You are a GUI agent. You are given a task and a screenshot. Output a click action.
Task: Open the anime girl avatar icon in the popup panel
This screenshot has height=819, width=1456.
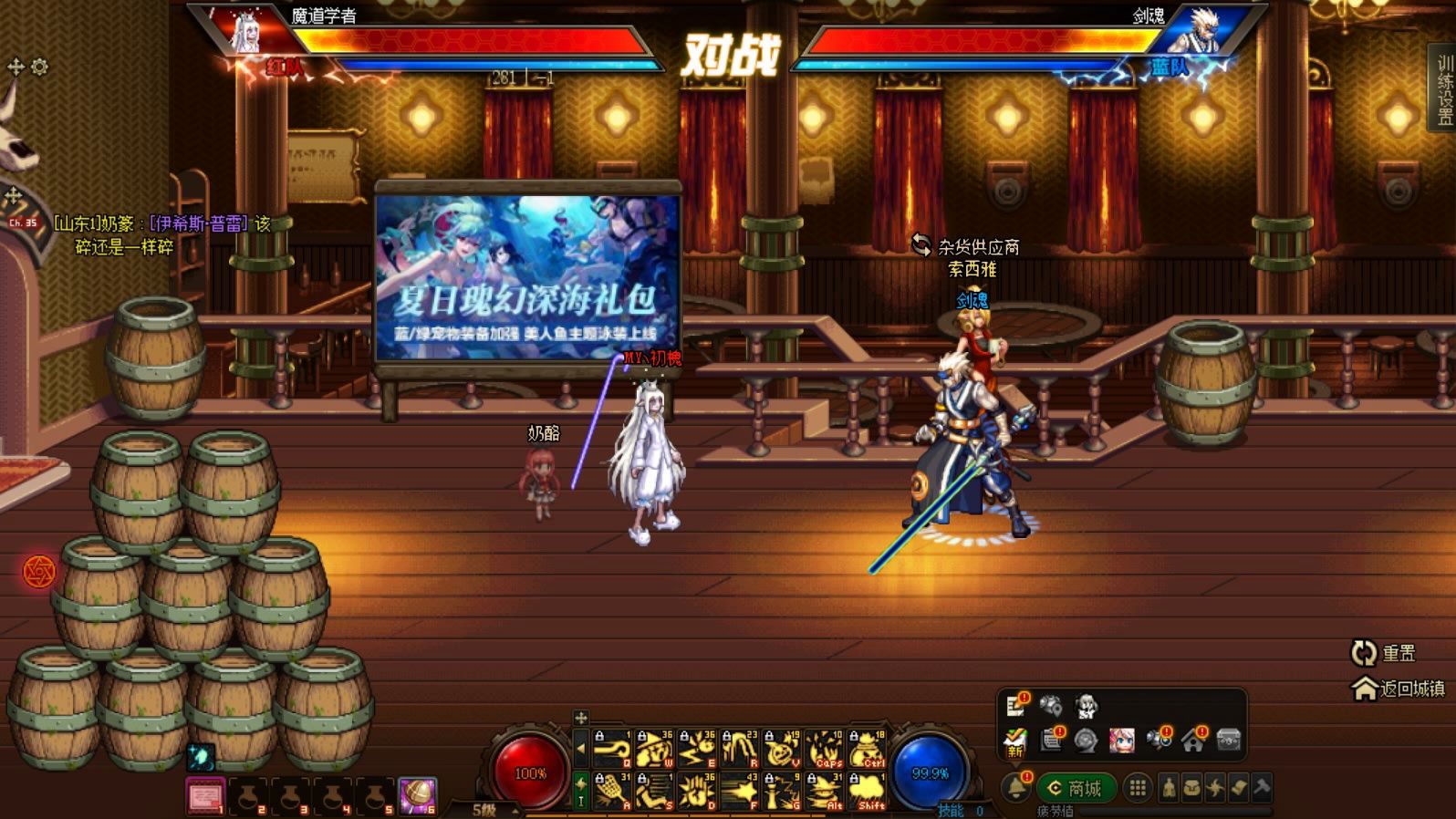click(x=1124, y=741)
